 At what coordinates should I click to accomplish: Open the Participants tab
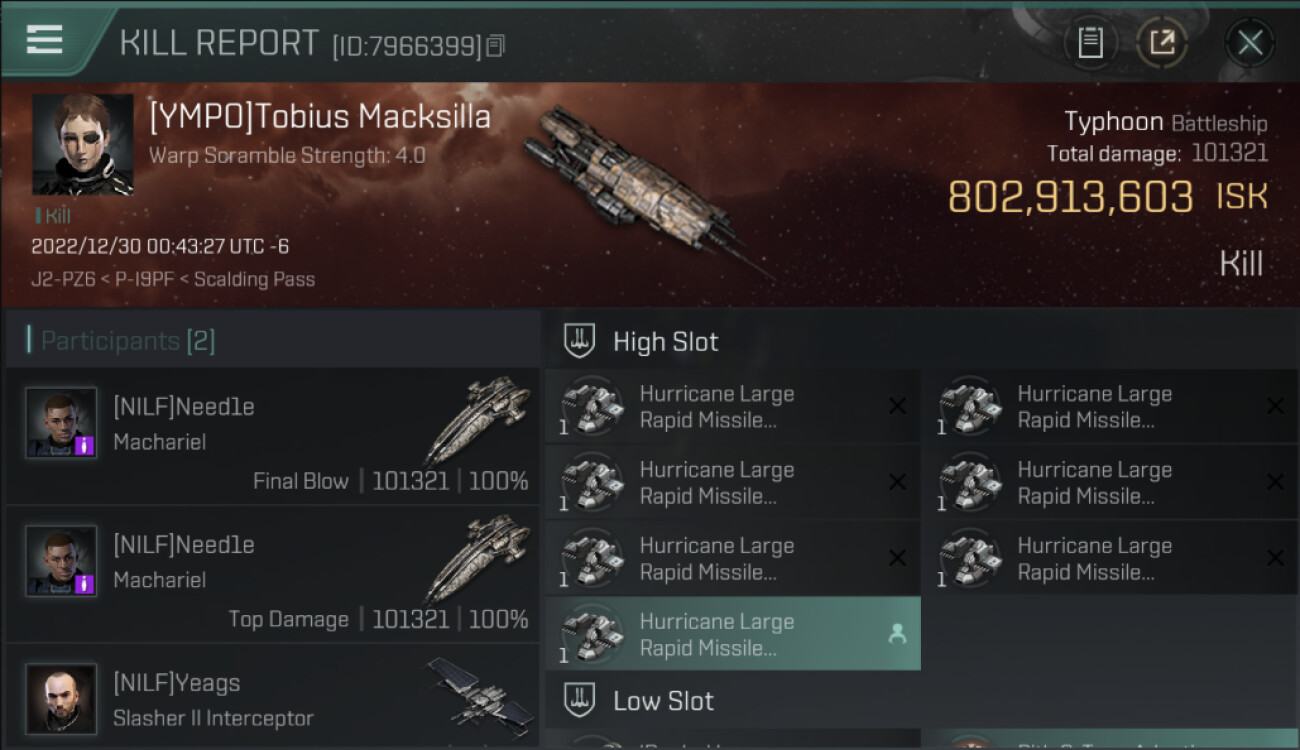pyautogui.click(x=127, y=341)
